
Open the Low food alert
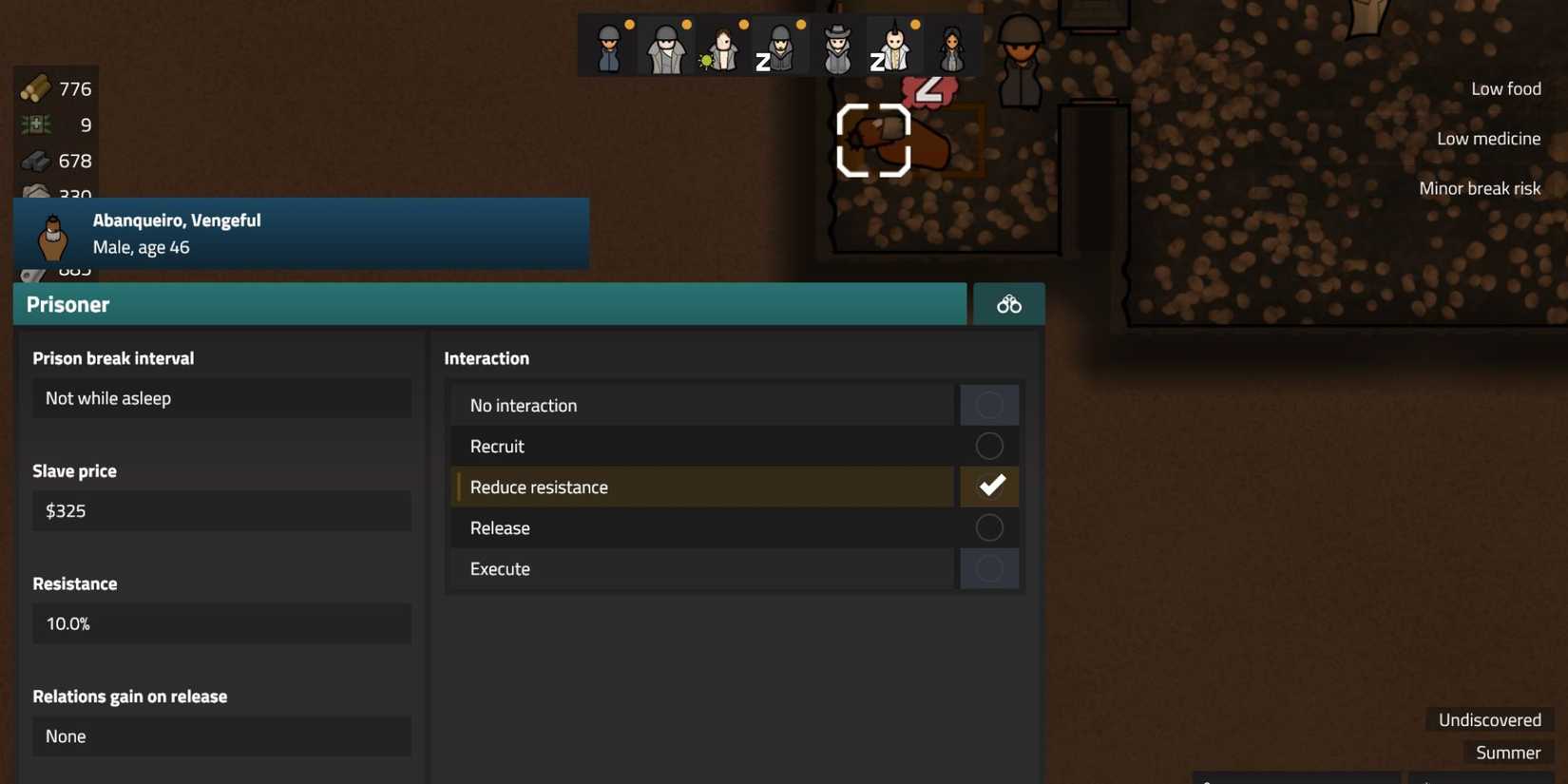pyautogui.click(x=1505, y=87)
